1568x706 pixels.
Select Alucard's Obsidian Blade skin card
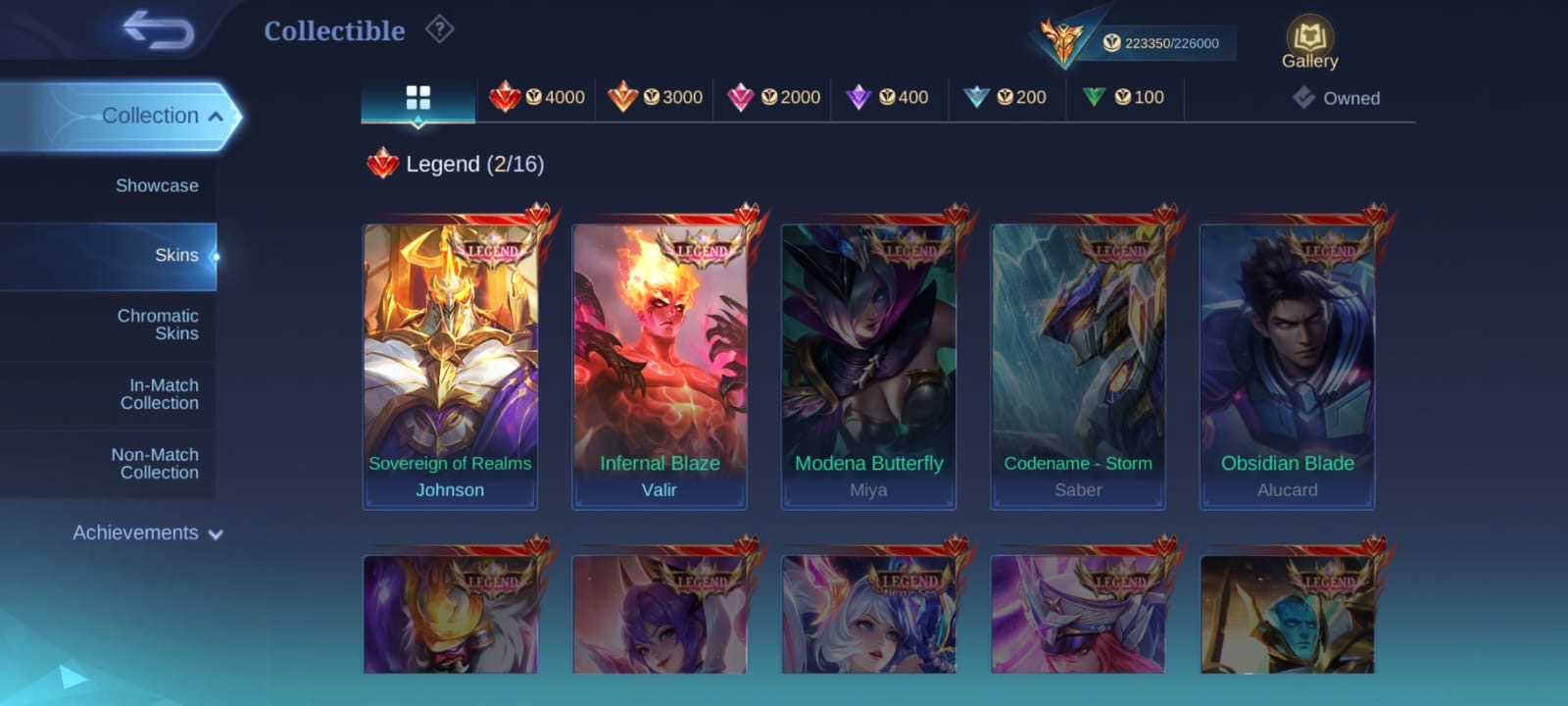tap(1288, 366)
